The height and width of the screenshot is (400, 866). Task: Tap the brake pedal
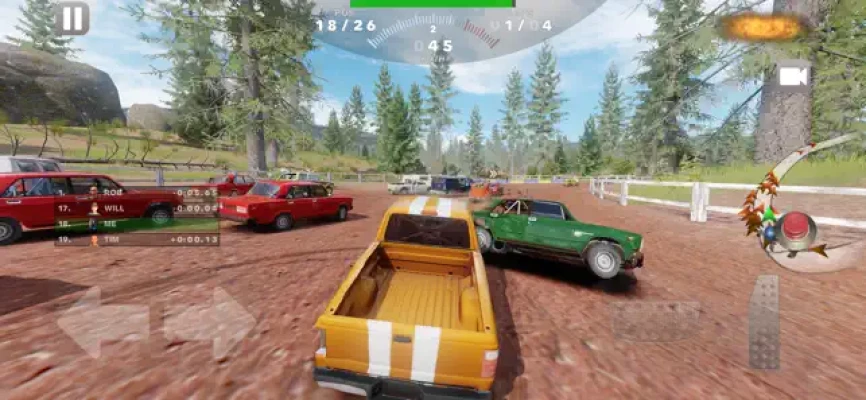(x=656, y=321)
